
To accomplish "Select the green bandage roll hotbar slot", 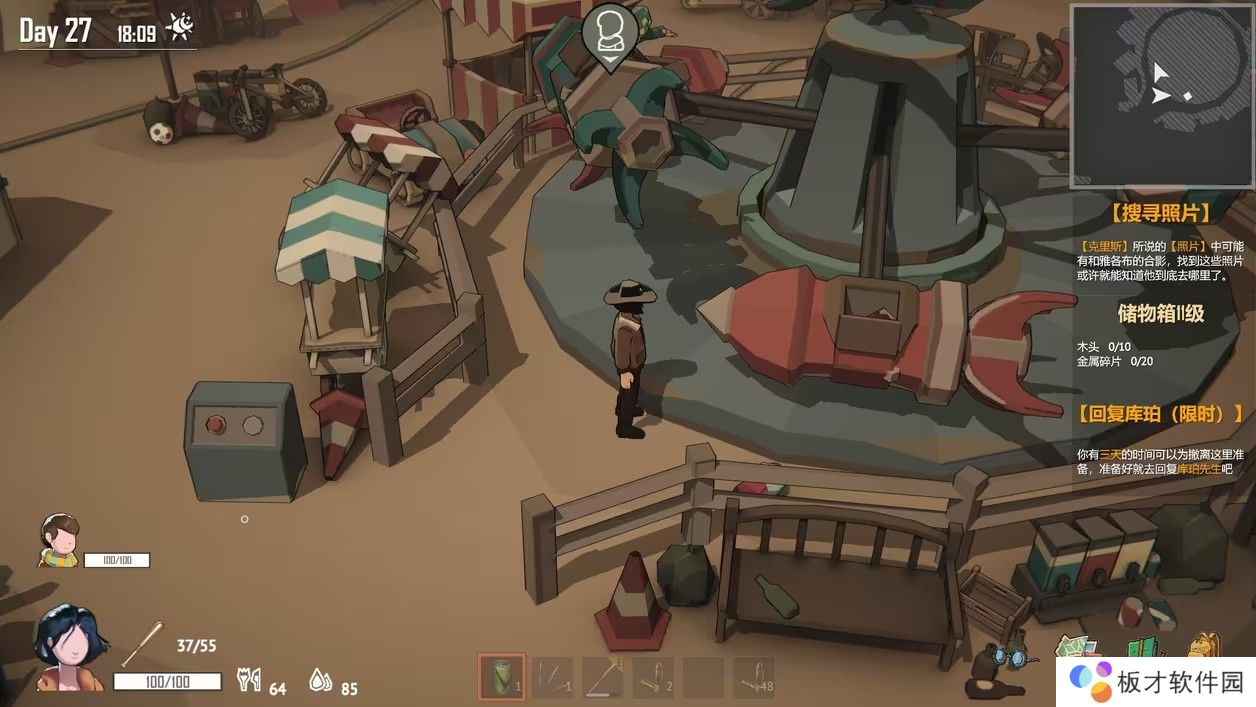I will click(x=501, y=677).
